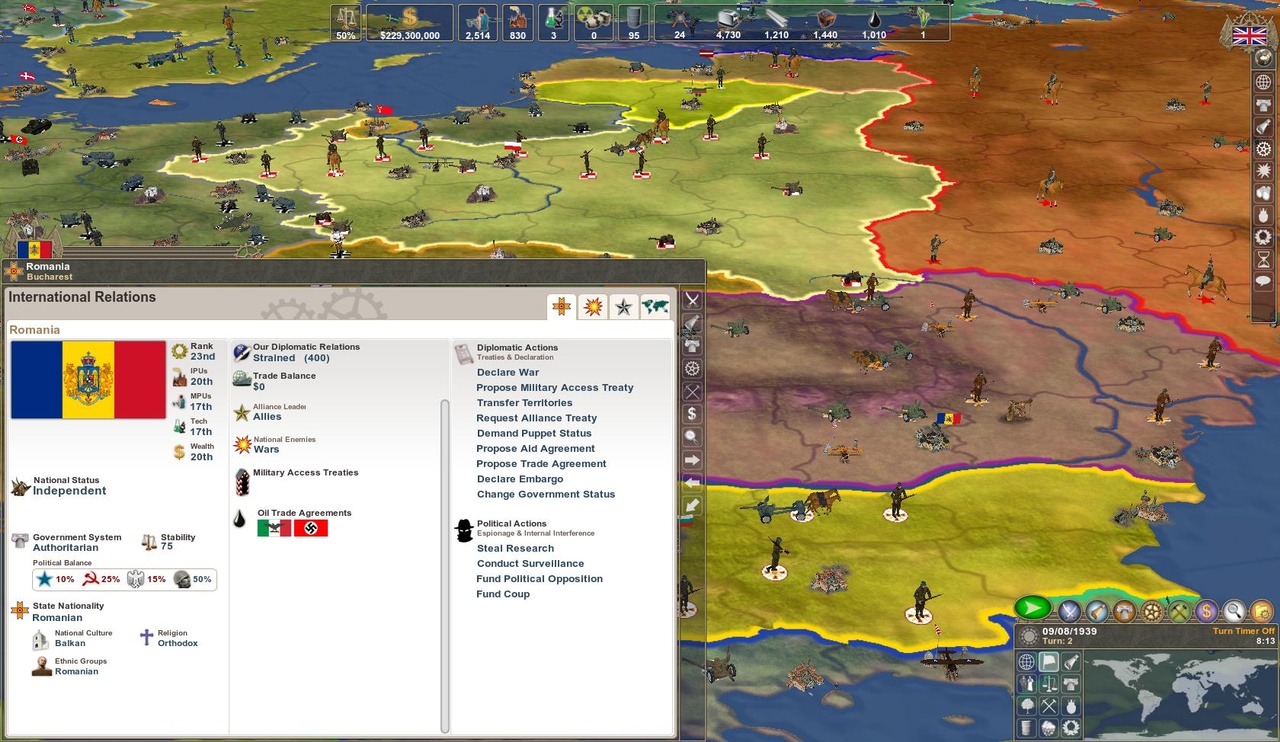Click Declare War in Diplomatic Actions
The height and width of the screenshot is (742, 1280).
click(x=507, y=371)
